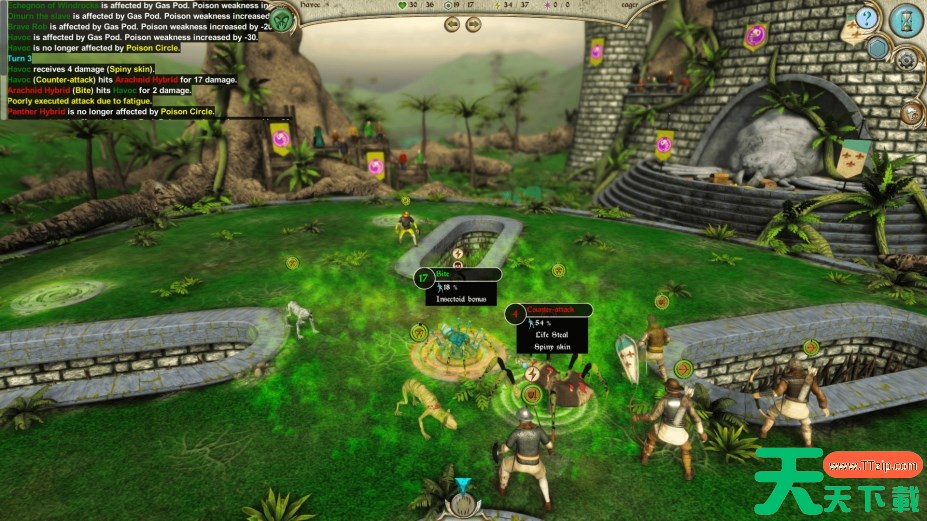Open help with the question mark button
927x521 pixels.
pos(868,18)
